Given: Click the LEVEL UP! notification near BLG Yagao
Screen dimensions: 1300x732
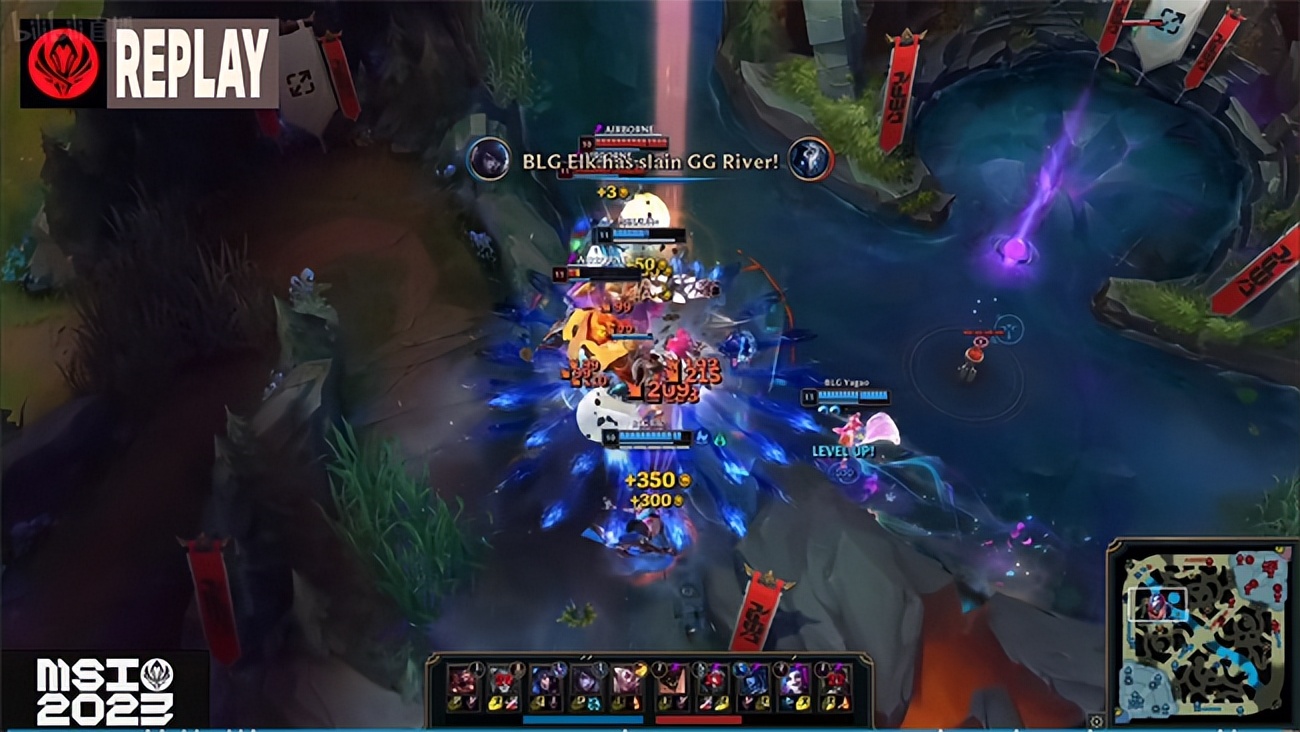Looking at the screenshot, I should point(843,452).
